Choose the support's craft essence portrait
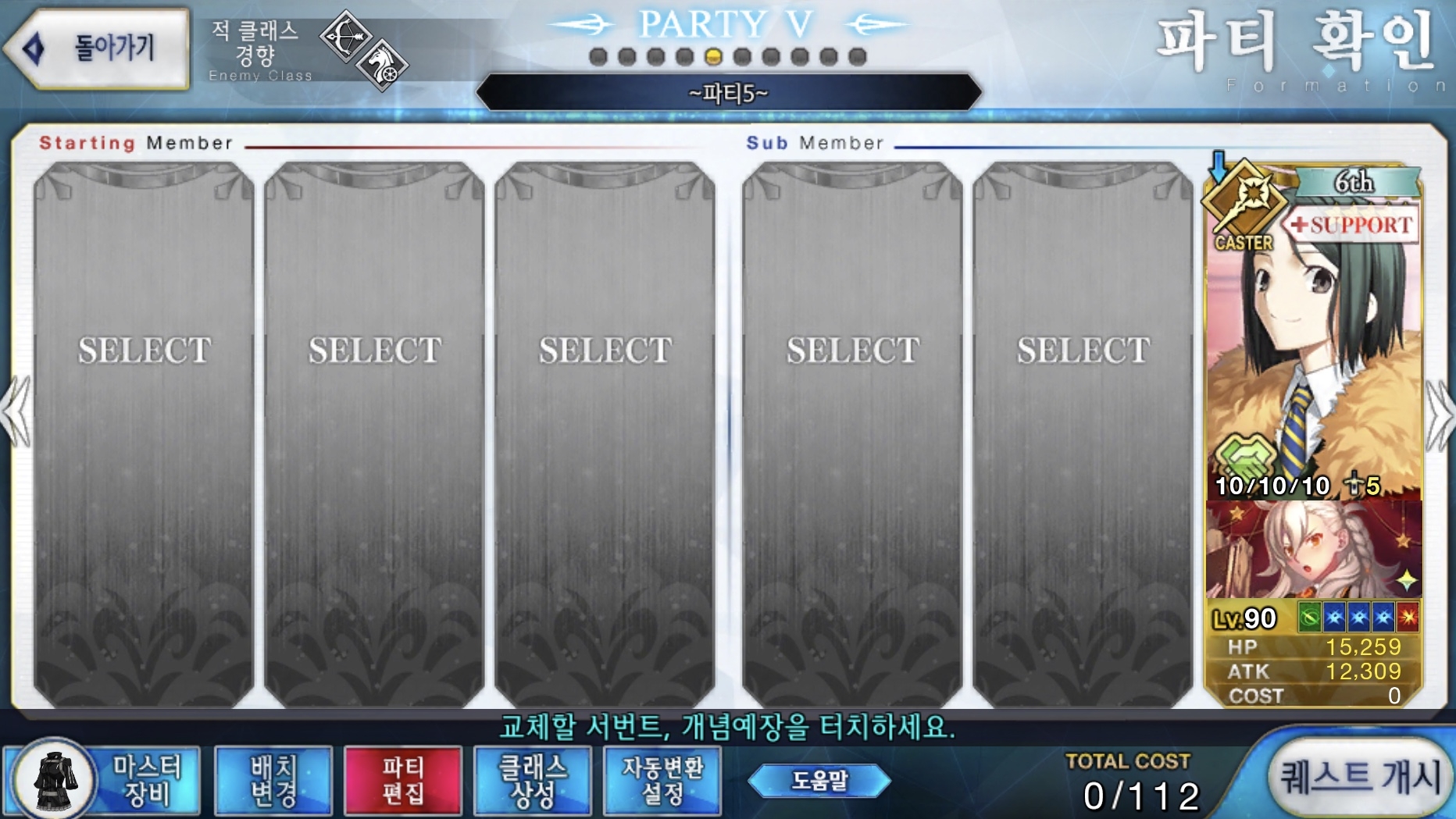Viewport: 1456px width, 819px height. tap(1314, 550)
